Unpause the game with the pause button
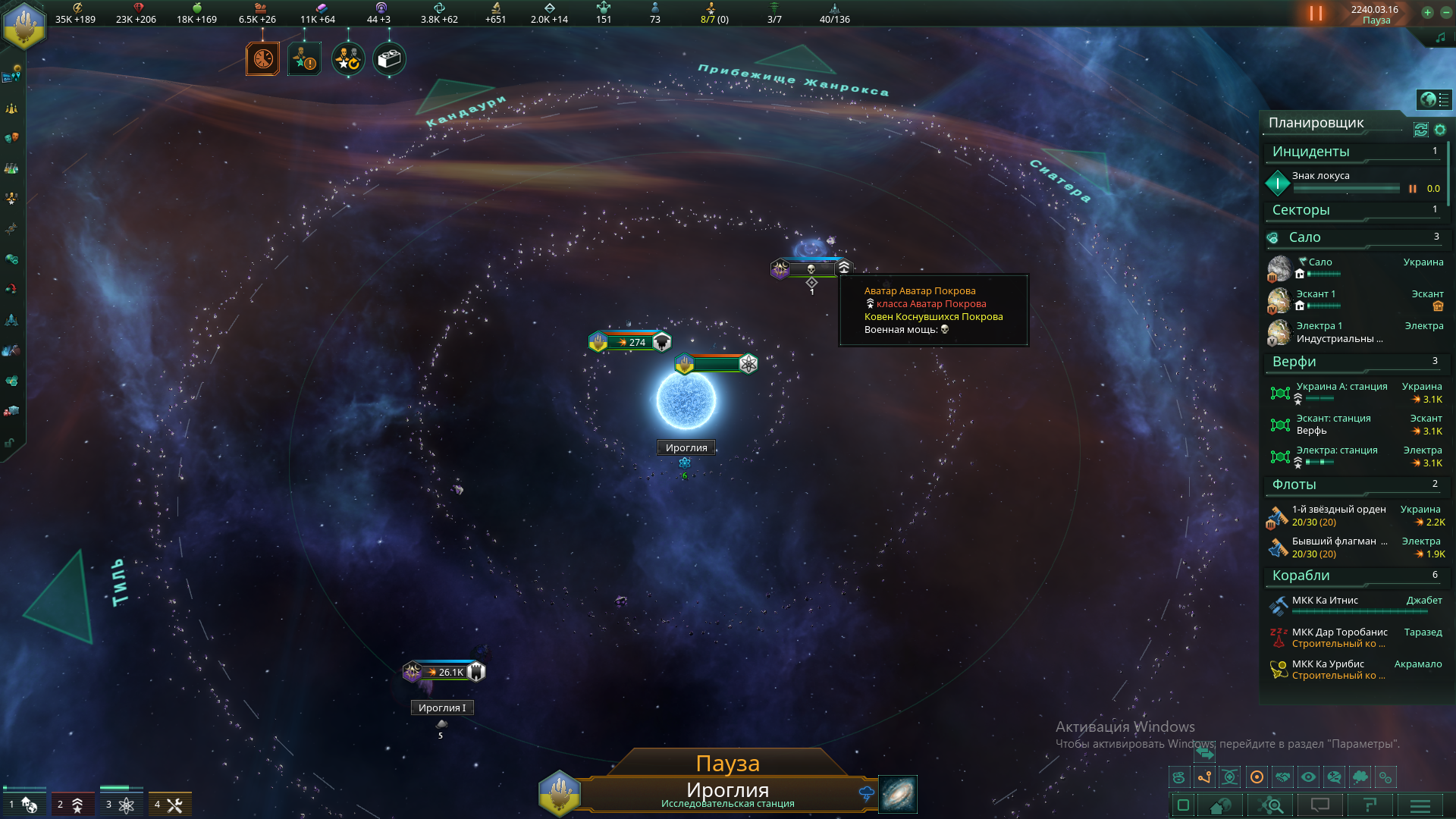This screenshot has width=1456, height=819. (x=1316, y=14)
